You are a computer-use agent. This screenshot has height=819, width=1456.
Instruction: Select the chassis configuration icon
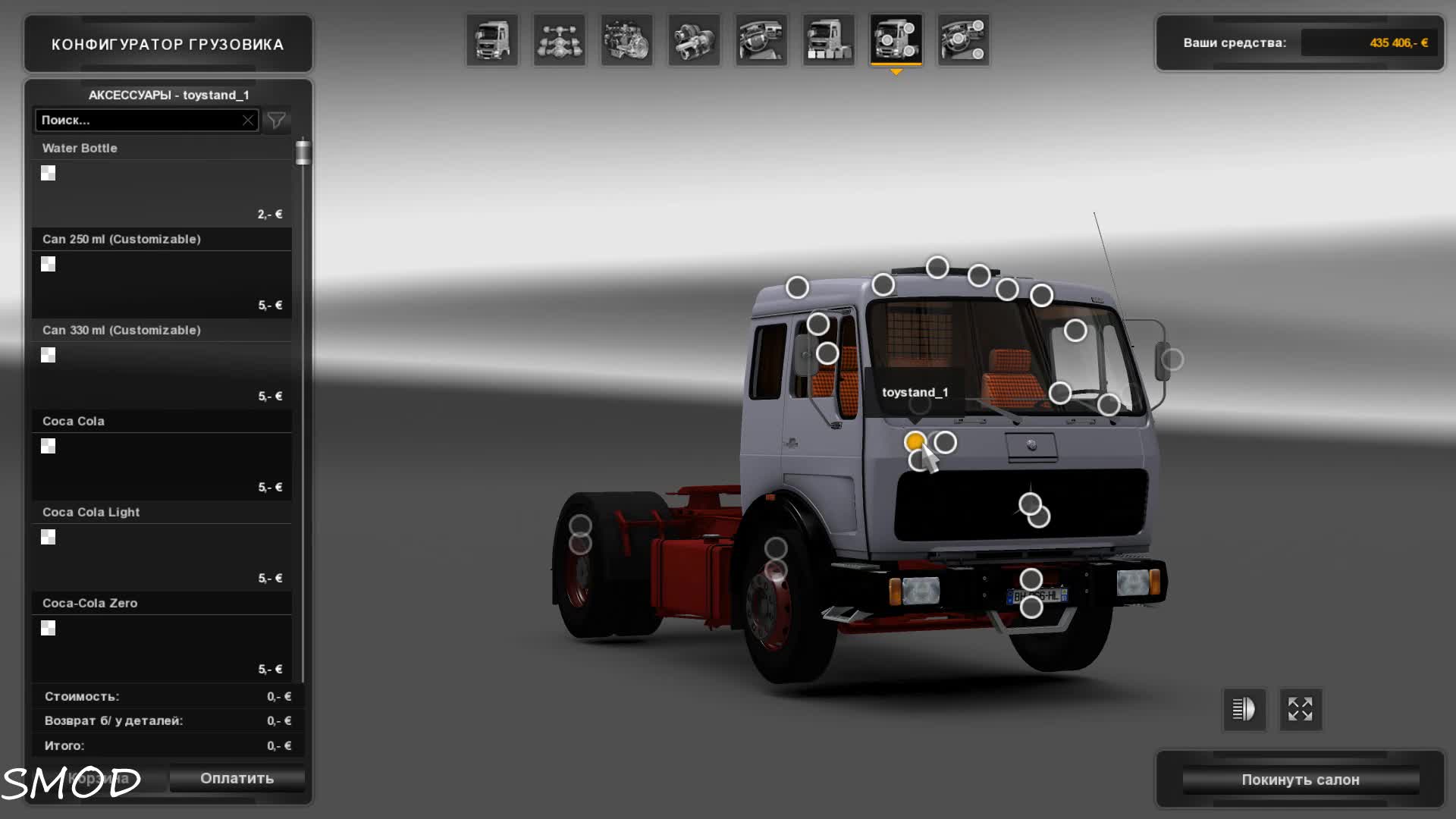(559, 39)
